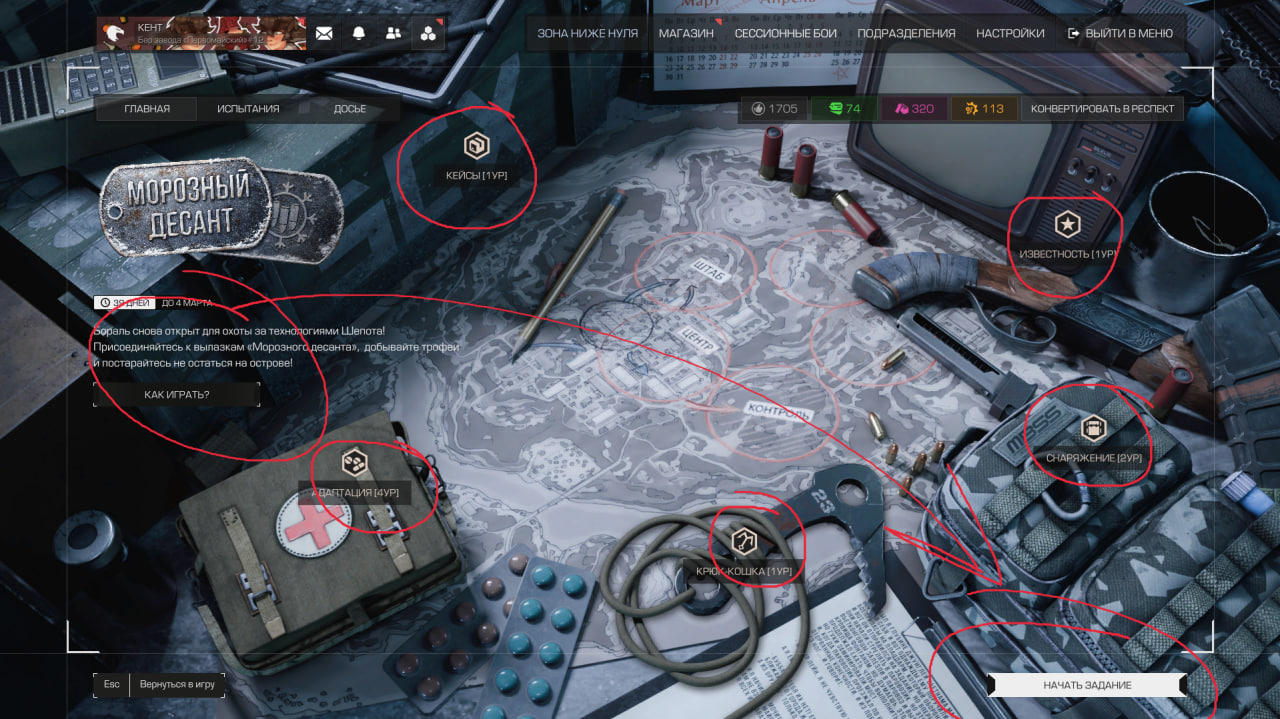Screen dimensions: 1280x719
Task: Open the Подразделения menu
Action: 906,33
